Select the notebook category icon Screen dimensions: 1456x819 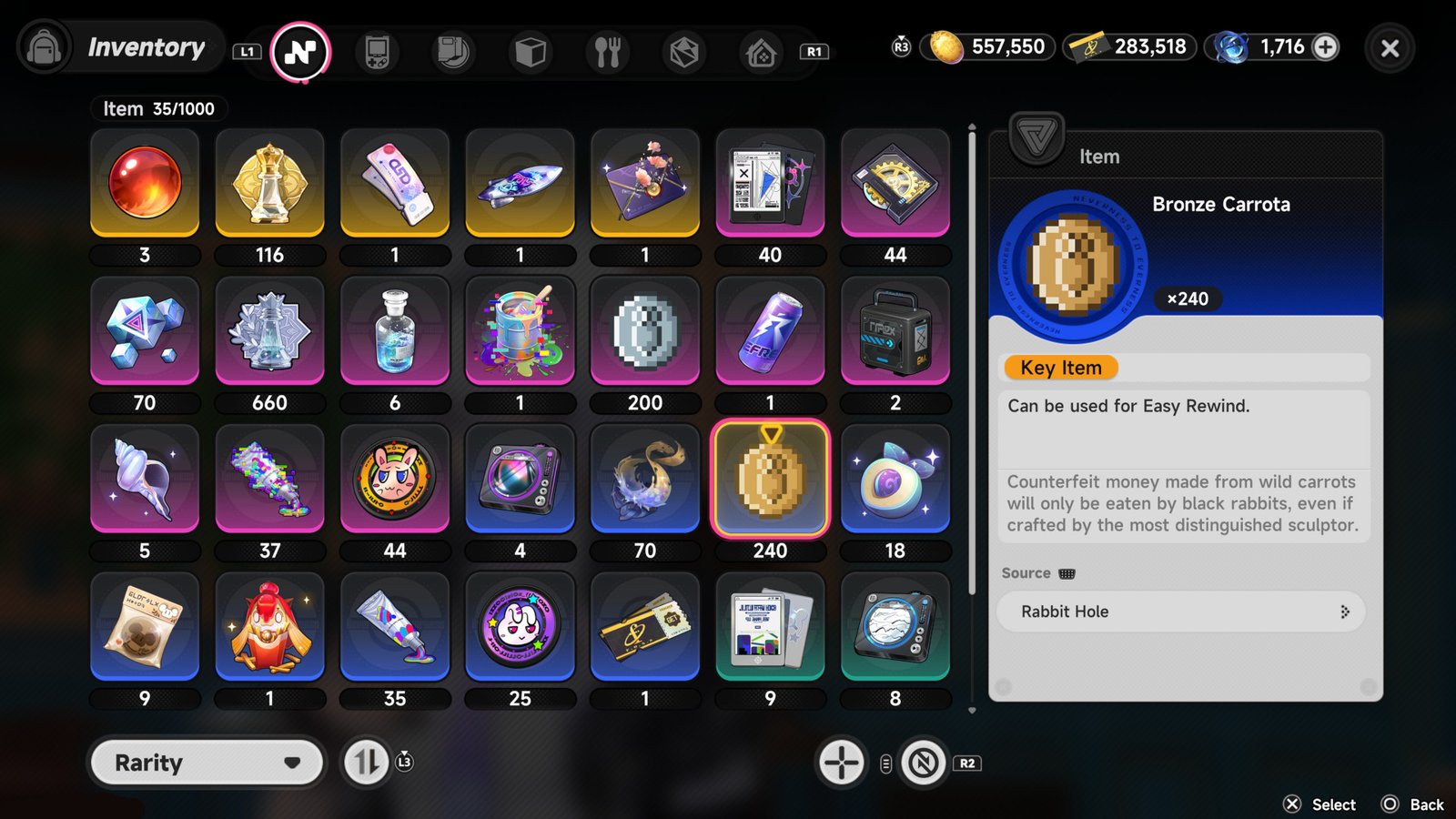(452, 52)
